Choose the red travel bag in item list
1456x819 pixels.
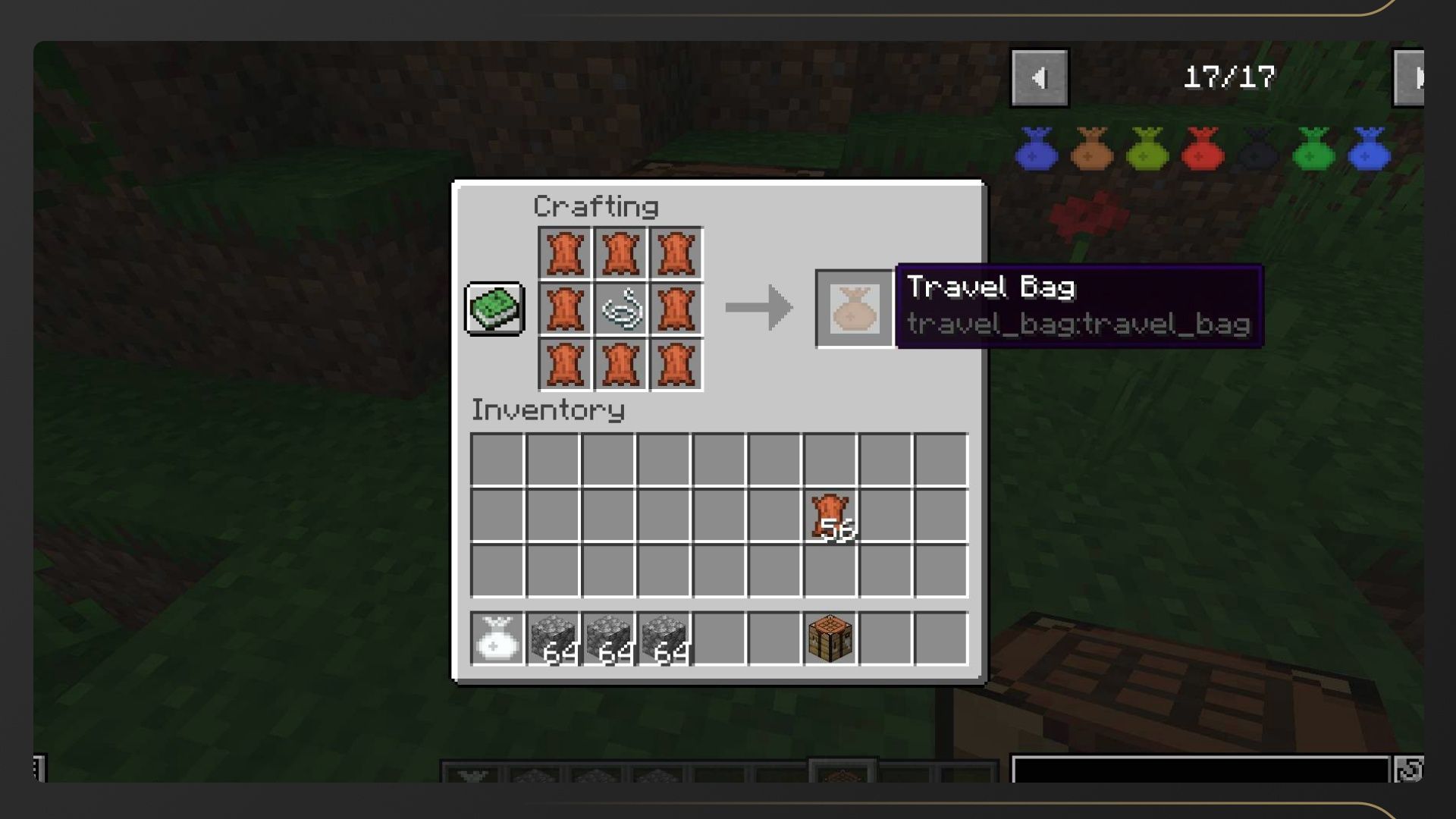point(1203,149)
